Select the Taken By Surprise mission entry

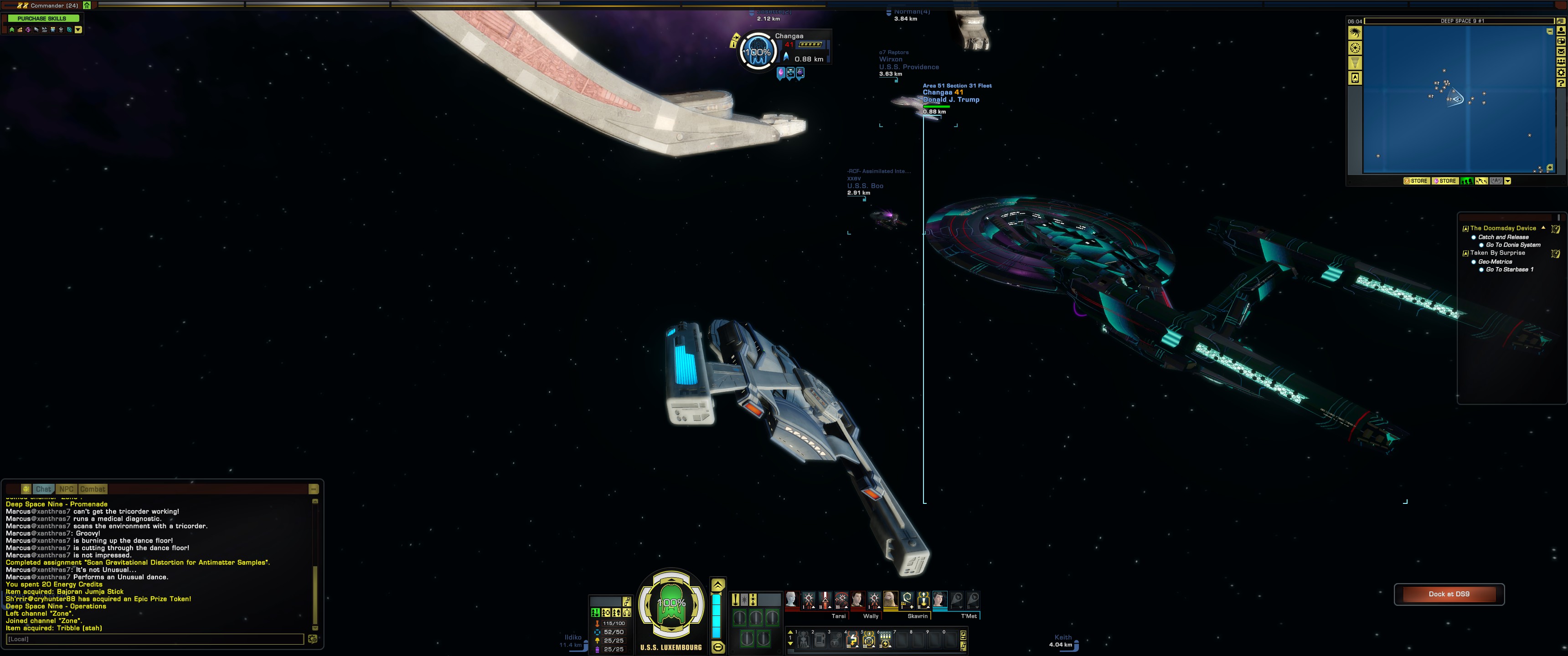[1497, 252]
